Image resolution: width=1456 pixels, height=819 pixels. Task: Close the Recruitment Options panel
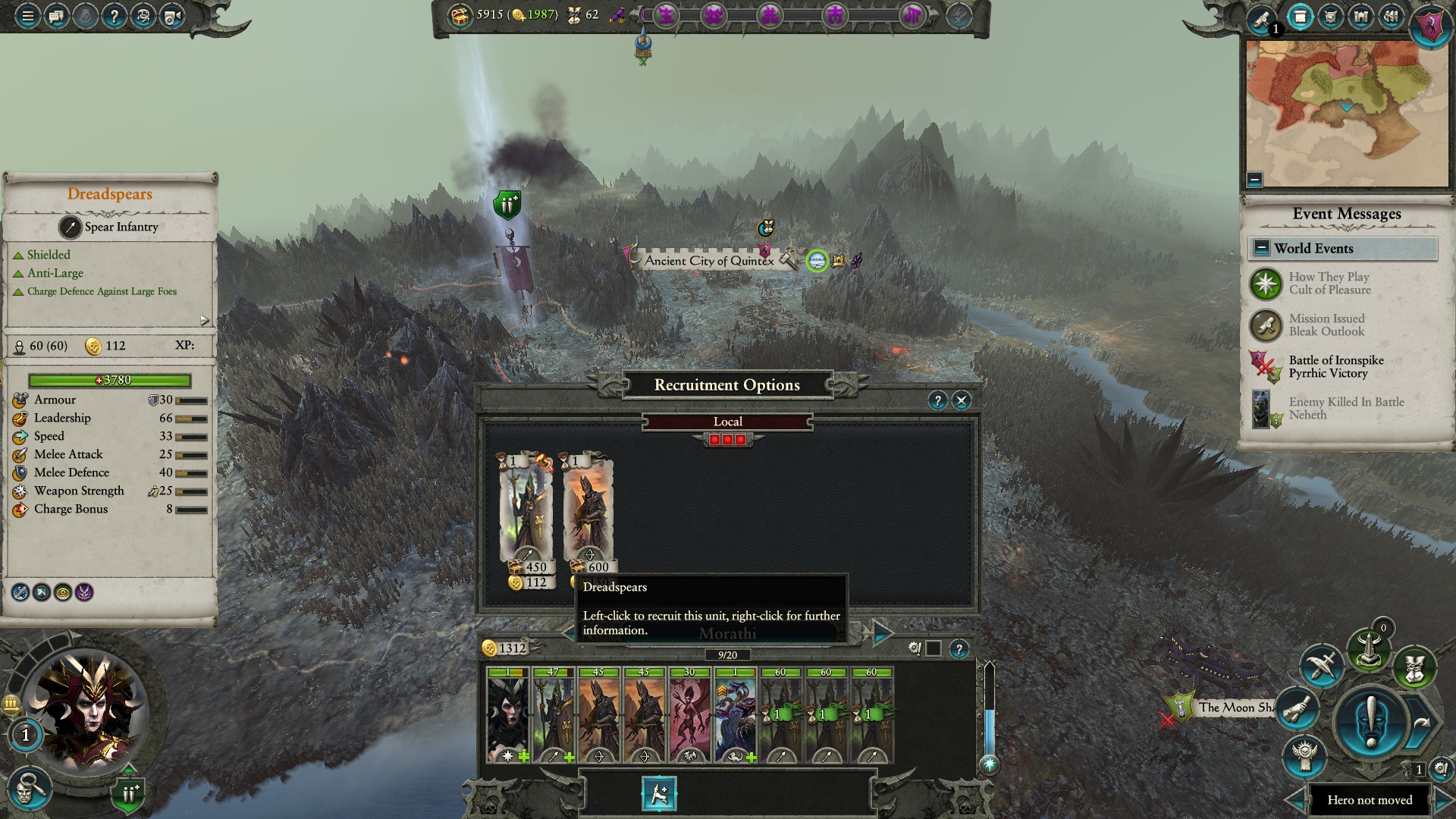[962, 400]
